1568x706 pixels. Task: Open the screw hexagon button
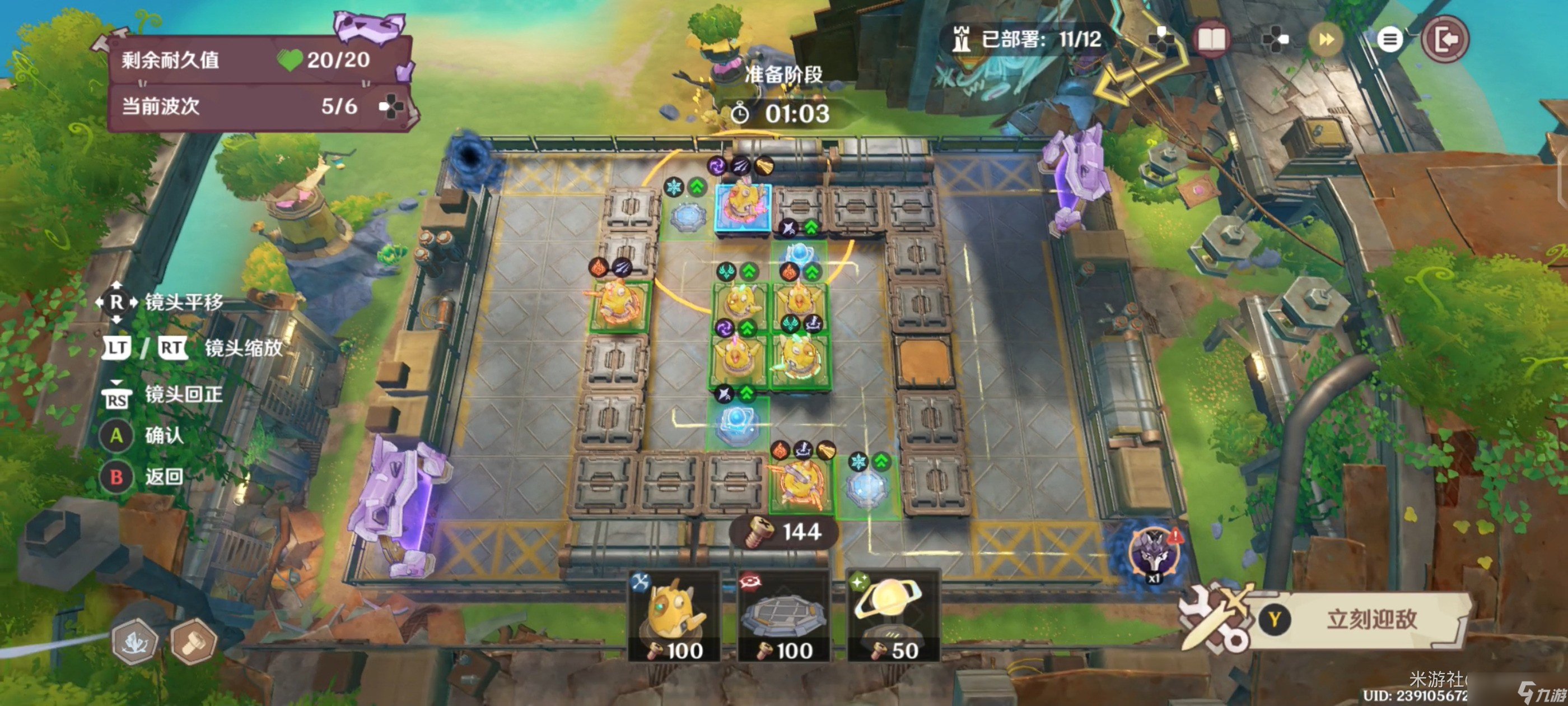click(194, 641)
